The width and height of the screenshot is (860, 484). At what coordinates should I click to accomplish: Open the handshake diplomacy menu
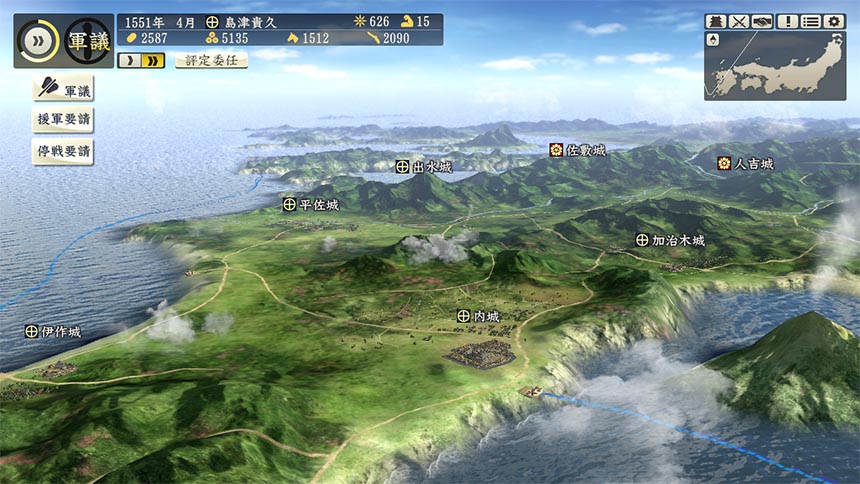[762, 21]
